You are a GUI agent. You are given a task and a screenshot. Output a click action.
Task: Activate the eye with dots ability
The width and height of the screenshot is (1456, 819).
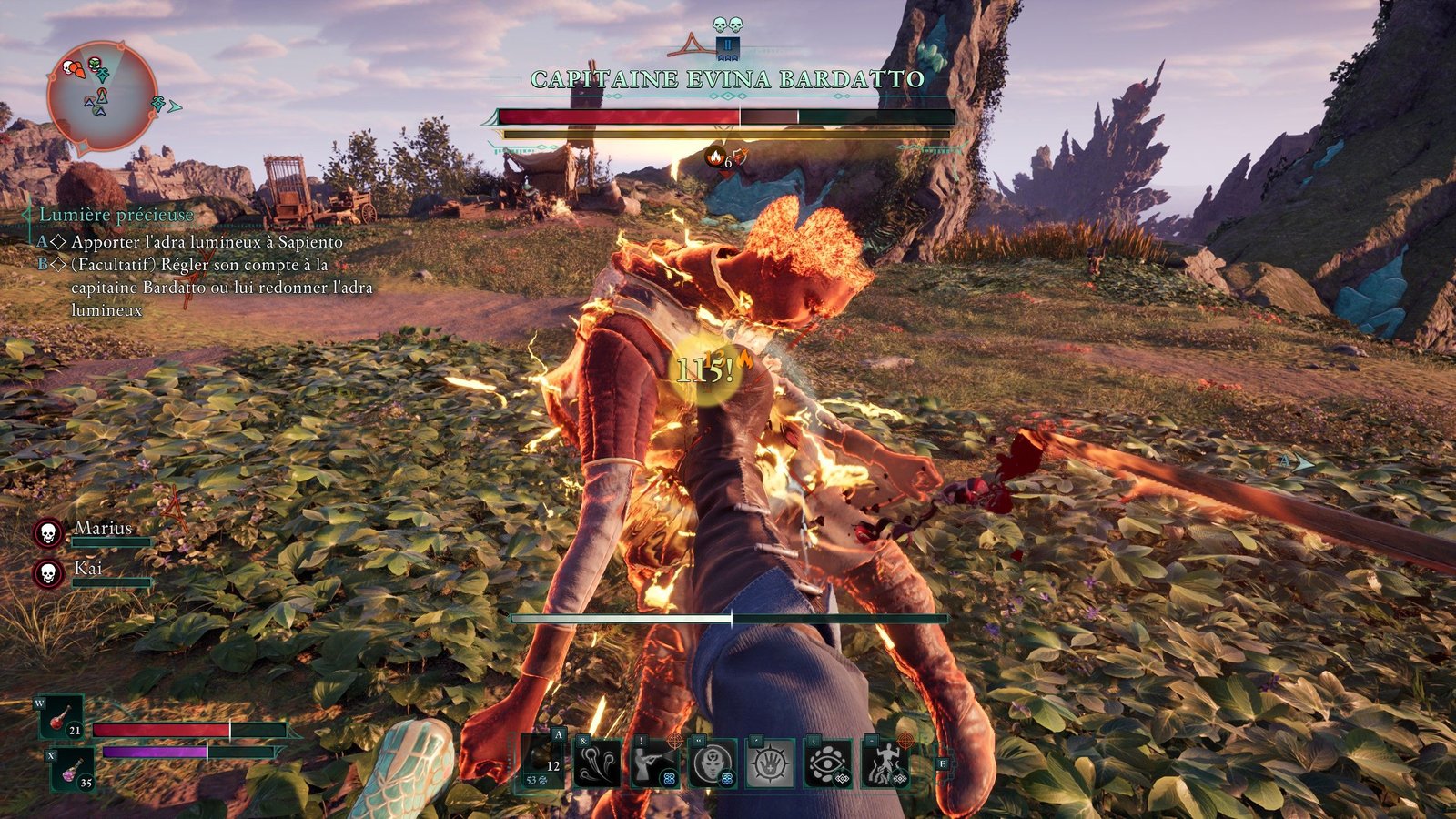pos(828,763)
